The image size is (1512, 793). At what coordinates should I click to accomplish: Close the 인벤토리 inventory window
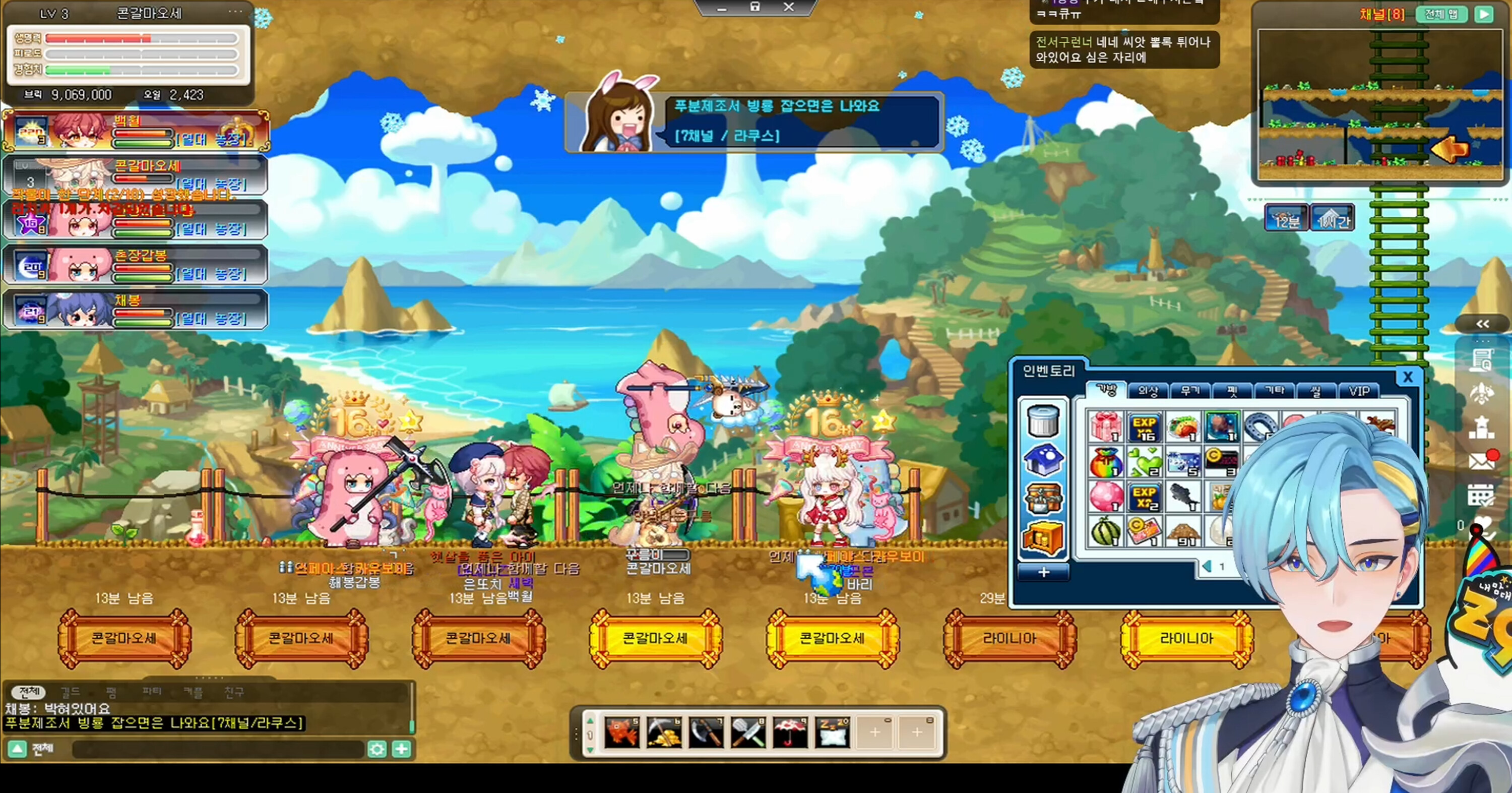coord(1407,377)
